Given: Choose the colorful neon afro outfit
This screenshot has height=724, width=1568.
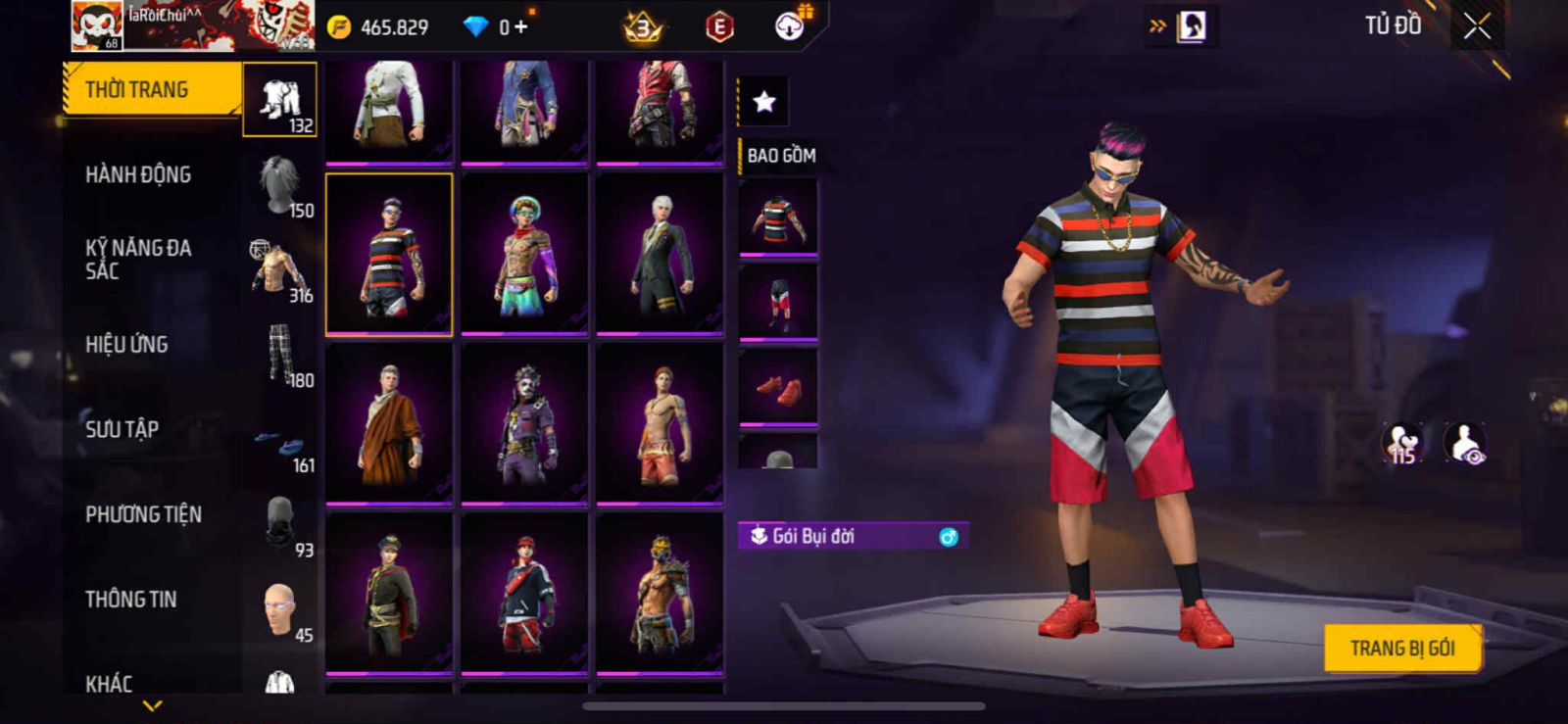Looking at the screenshot, I should coord(524,255).
